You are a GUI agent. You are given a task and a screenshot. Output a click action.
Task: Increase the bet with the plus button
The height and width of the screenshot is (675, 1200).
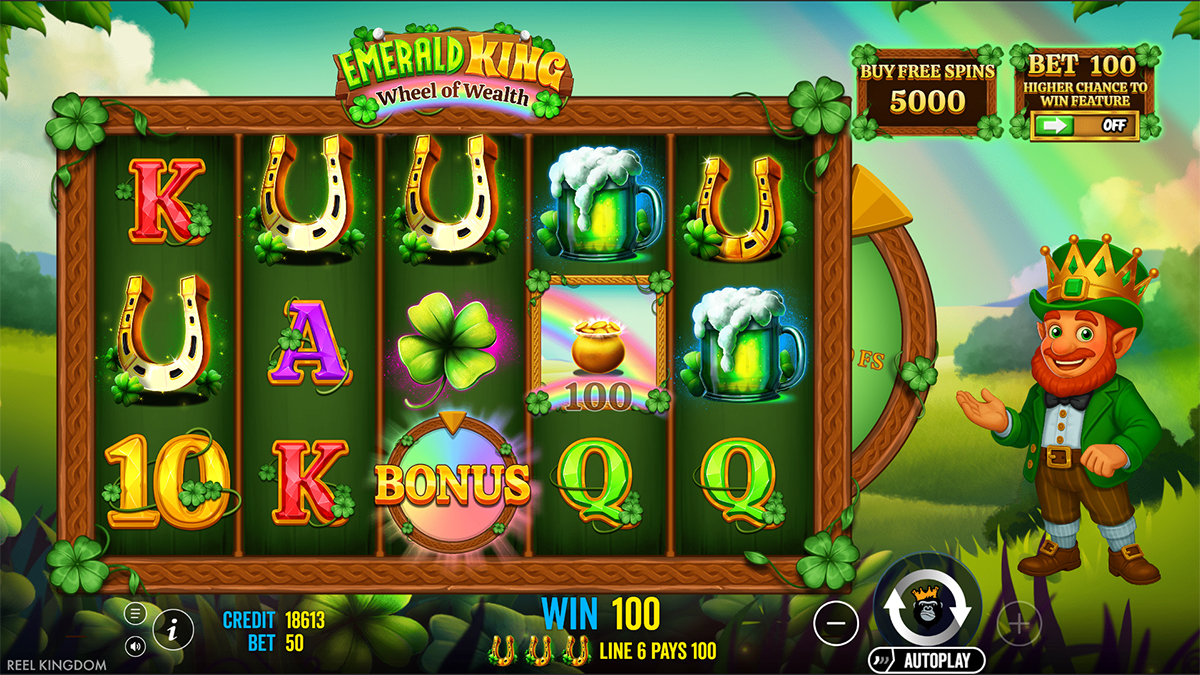pyautogui.click(x=1019, y=624)
